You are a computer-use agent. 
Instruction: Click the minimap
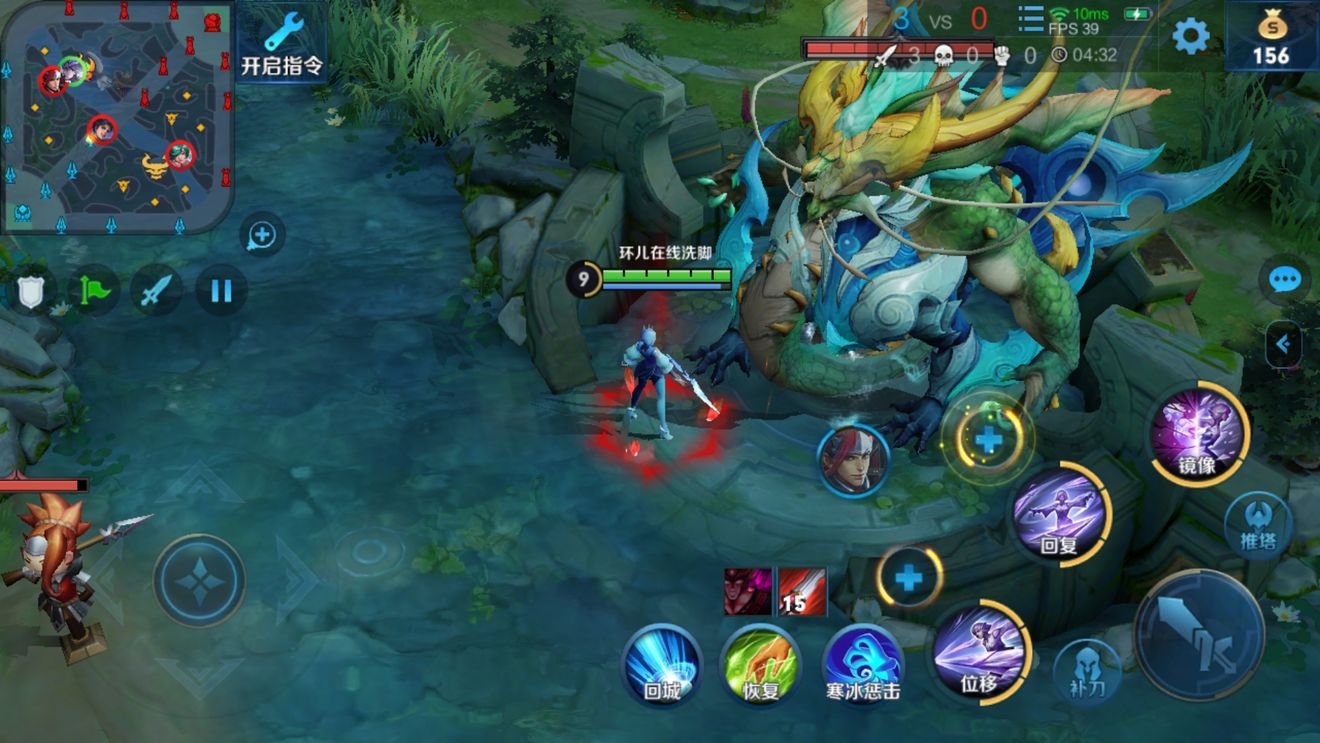tap(116, 115)
